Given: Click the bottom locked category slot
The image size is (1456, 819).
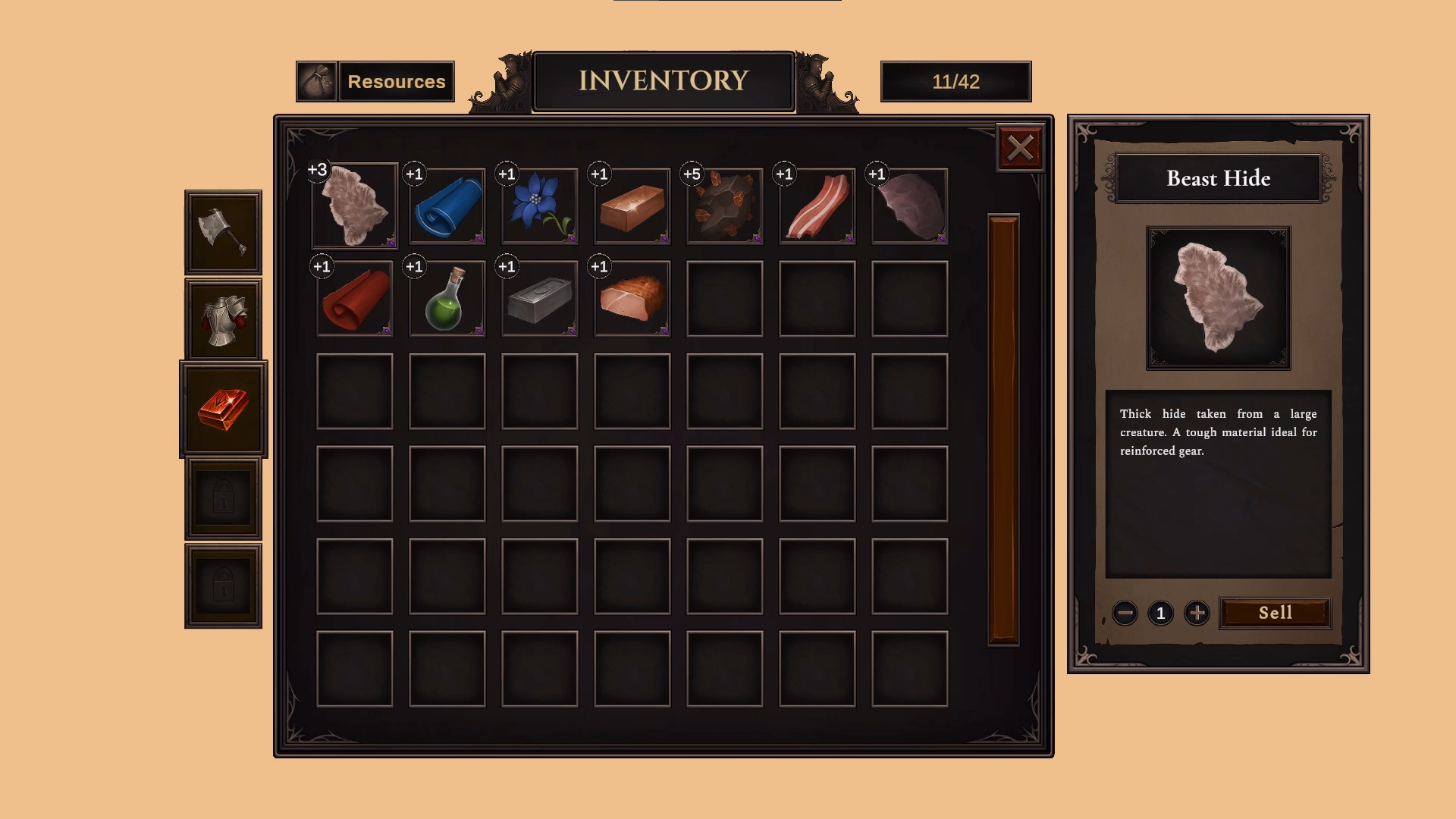Looking at the screenshot, I should pyautogui.click(x=222, y=586).
